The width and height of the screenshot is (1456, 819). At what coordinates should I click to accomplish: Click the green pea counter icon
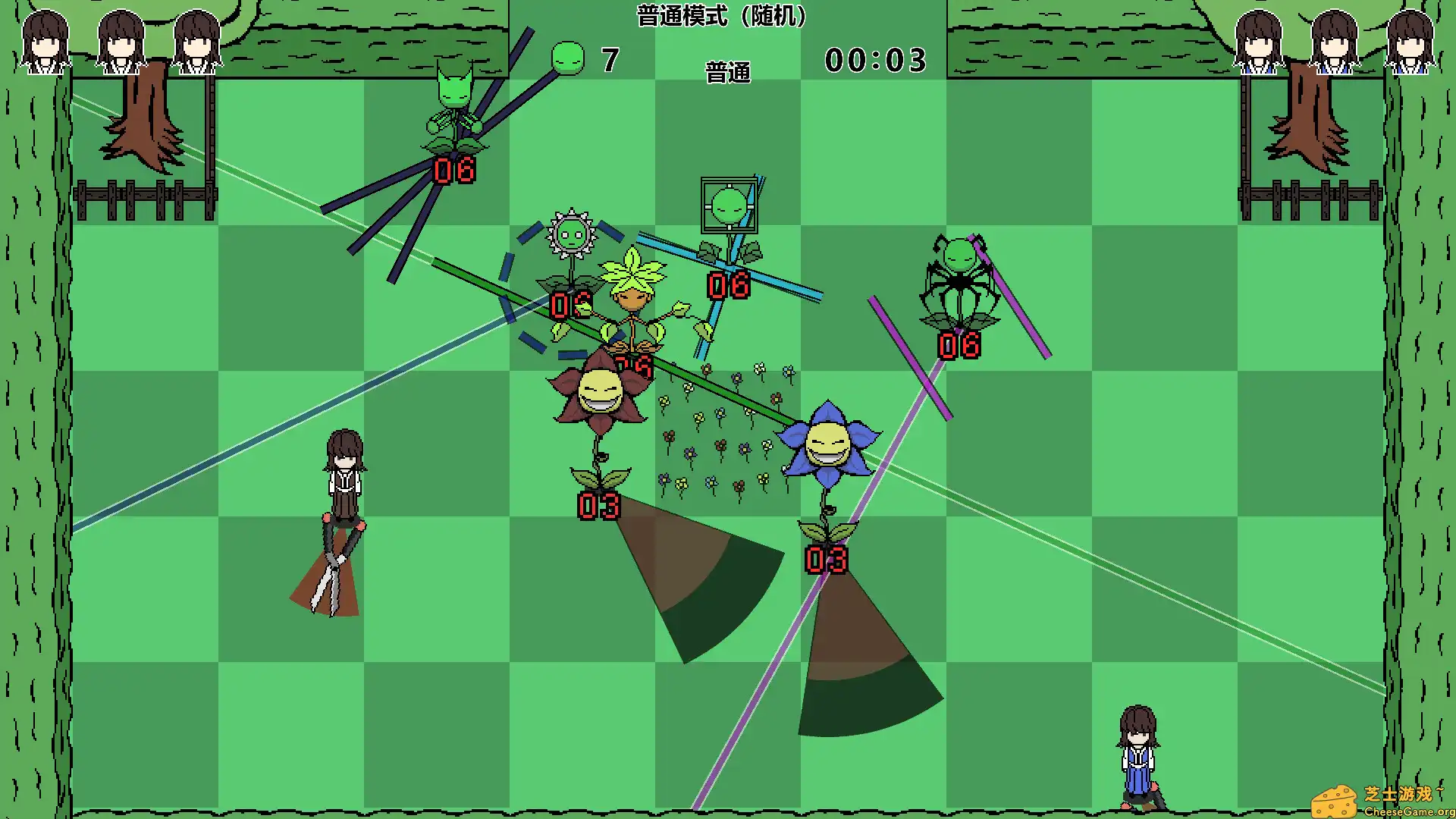click(x=568, y=58)
